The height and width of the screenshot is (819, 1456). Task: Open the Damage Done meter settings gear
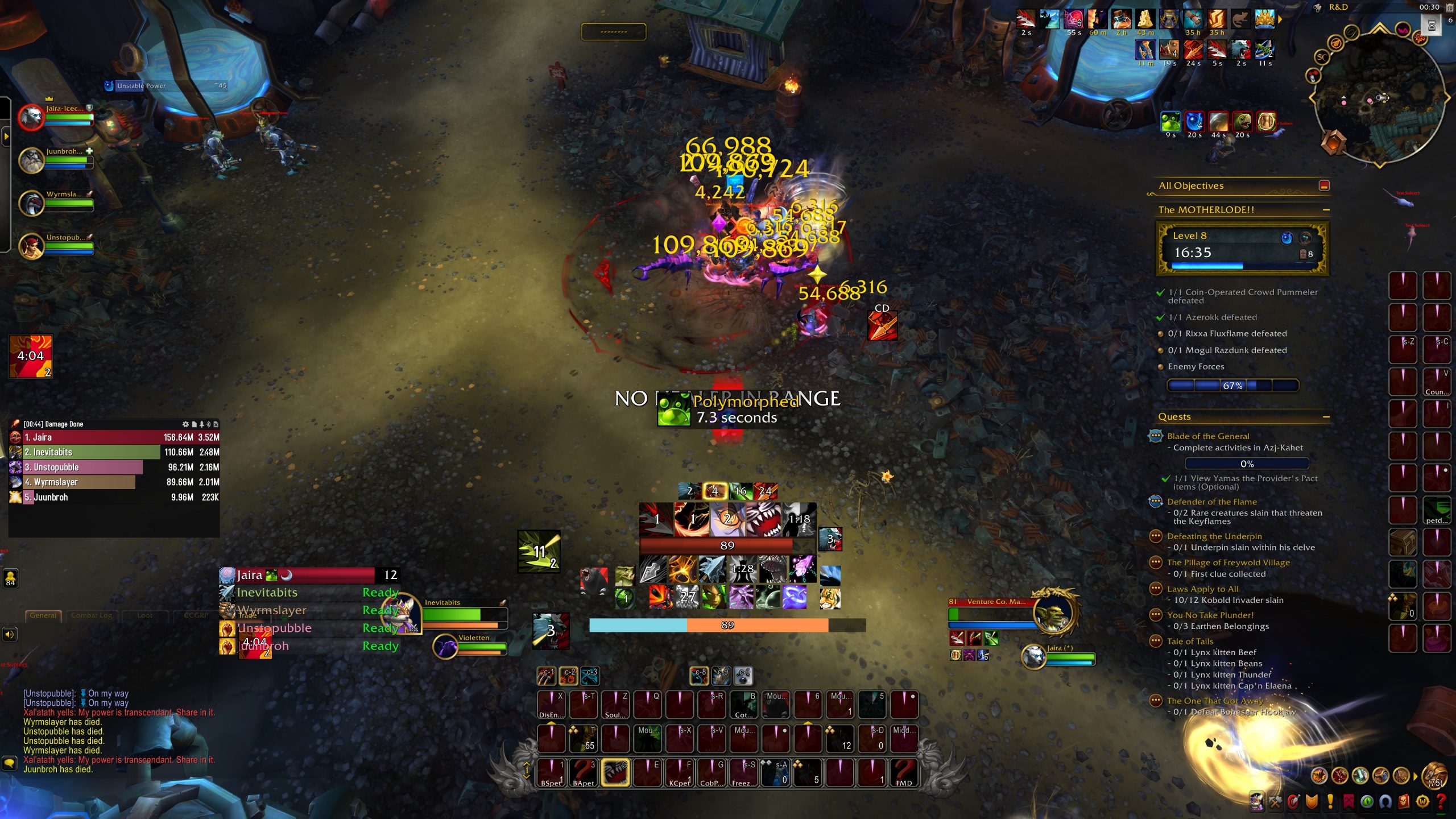[185, 425]
